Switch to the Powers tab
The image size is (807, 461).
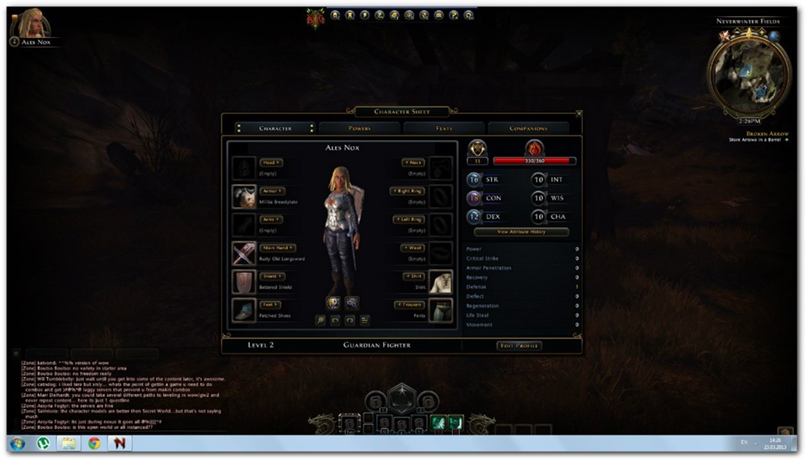pos(360,129)
